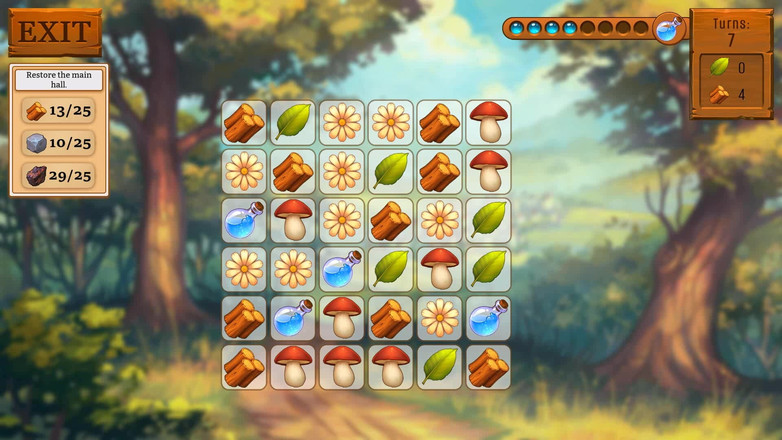Select the blue potion tile in the fourth row

pos(342,269)
